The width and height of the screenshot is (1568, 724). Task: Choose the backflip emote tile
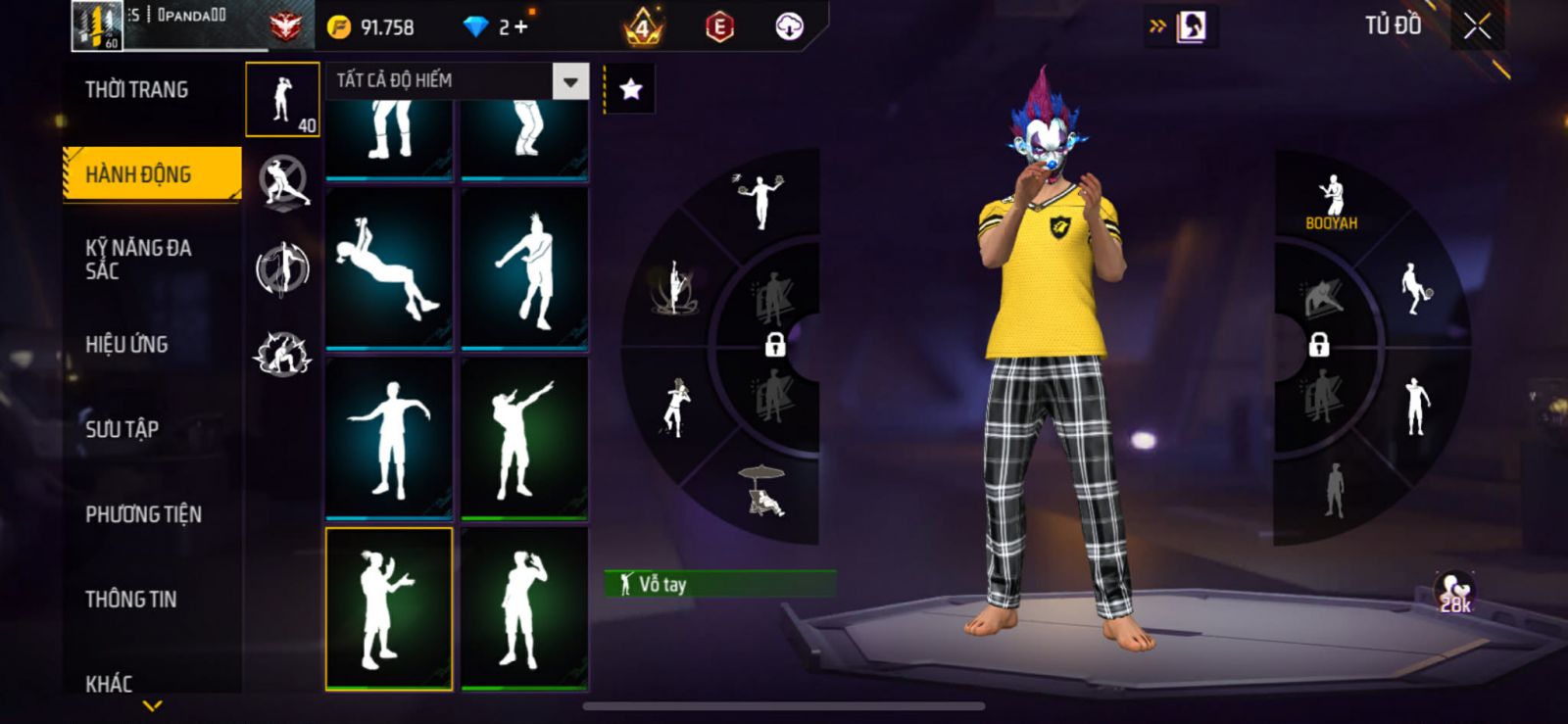pyautogui.click(x=389, y=267)
